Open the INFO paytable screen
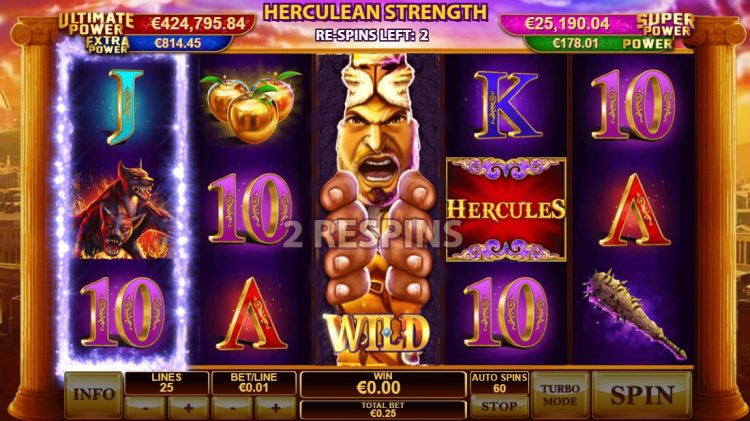Screen dimensions: 750x421 94,394
